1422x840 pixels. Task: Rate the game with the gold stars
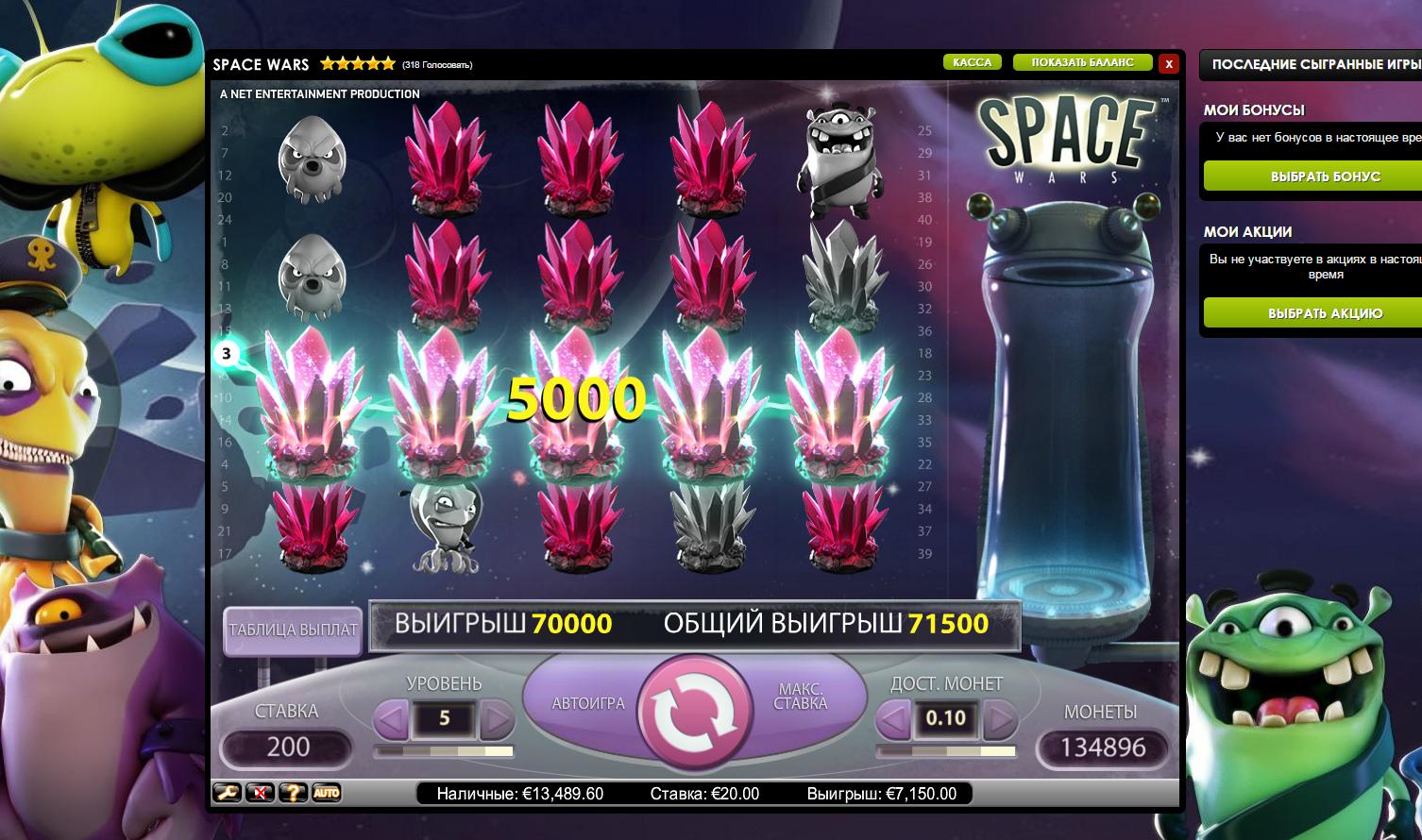tap(357, 64)
